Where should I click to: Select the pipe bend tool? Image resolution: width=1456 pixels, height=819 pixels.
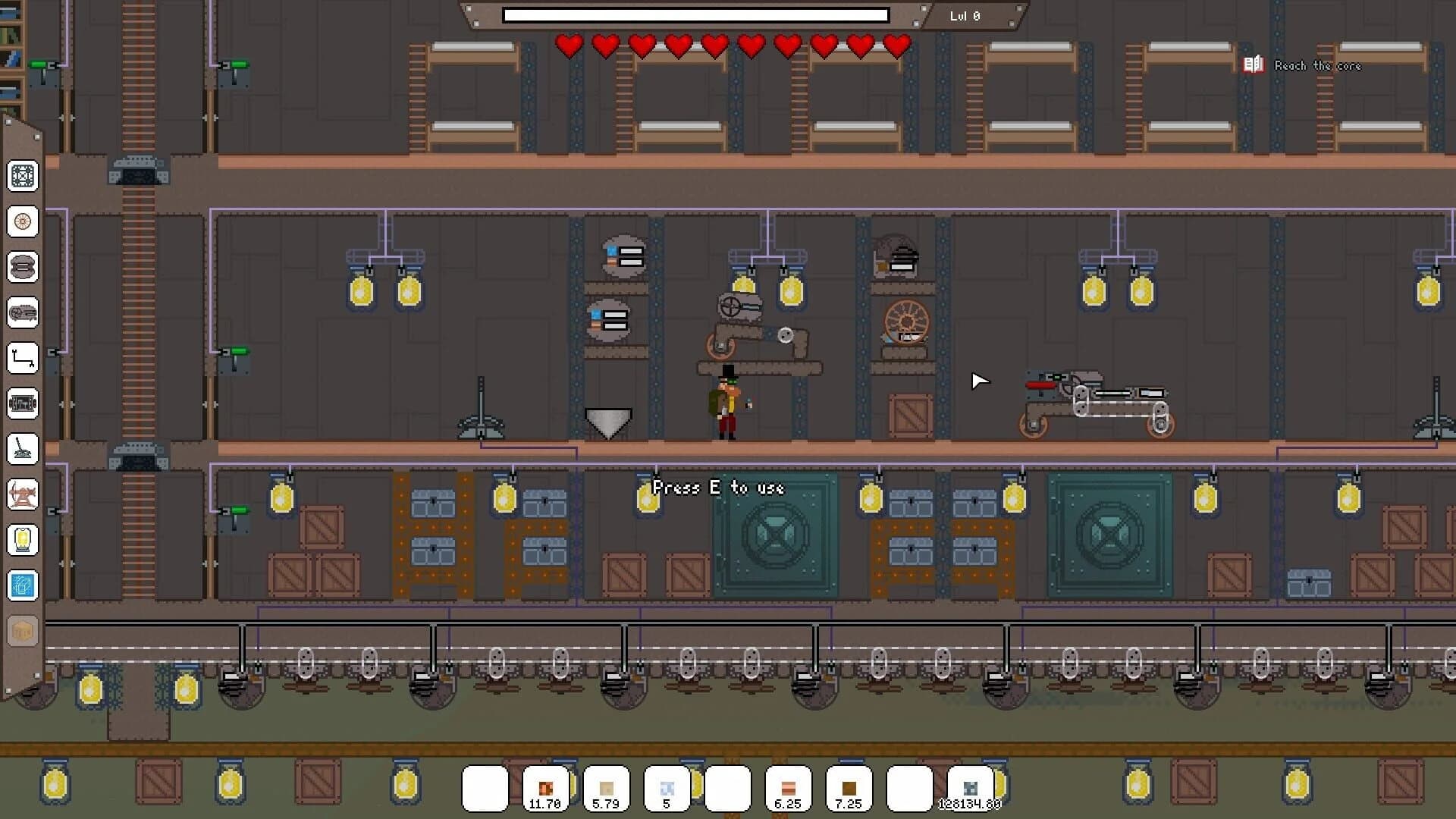(x=23, y=358)
